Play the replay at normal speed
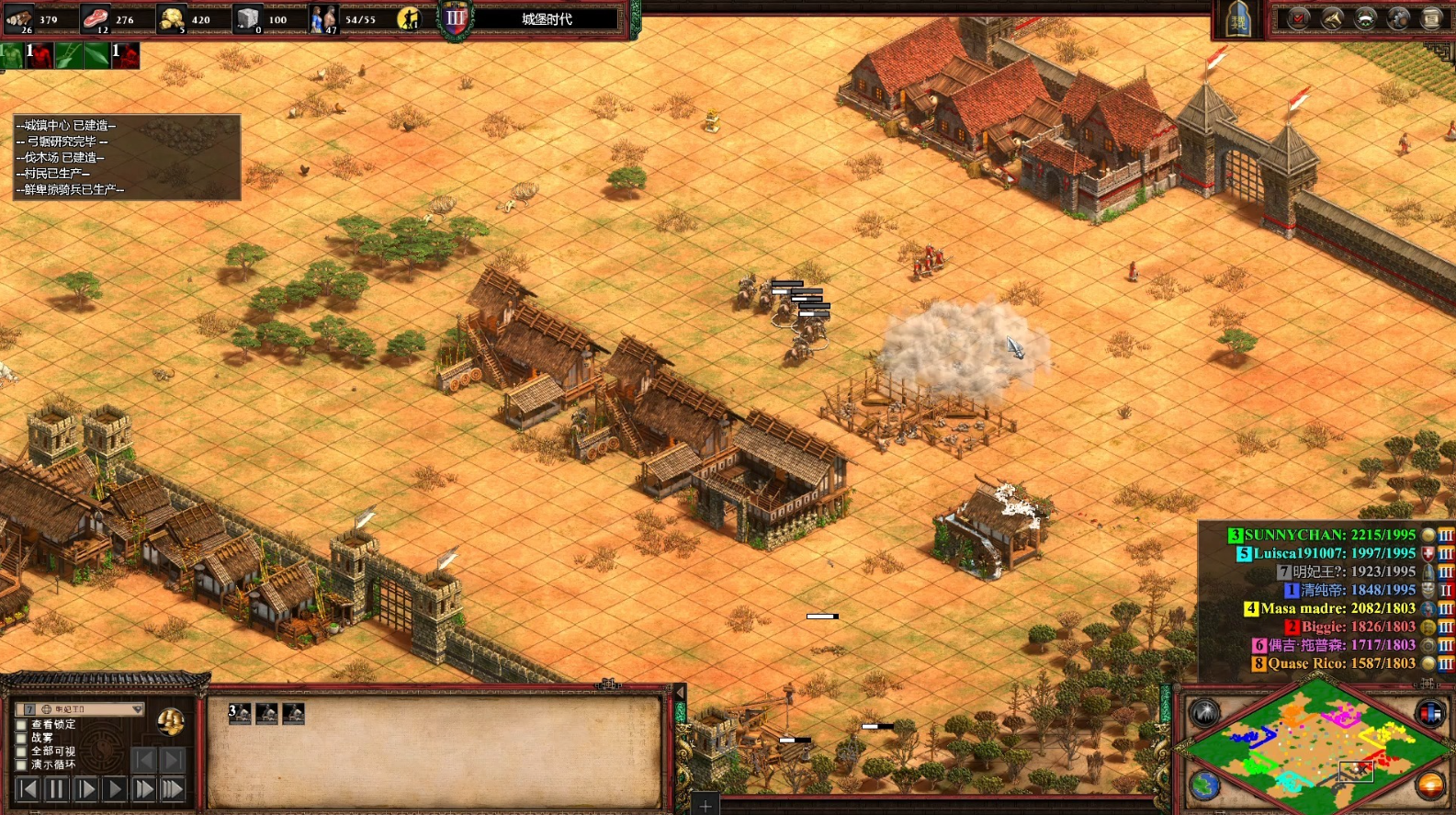Image resolution: width=1456 pixels, height=815 pixels. coord(115,788)
